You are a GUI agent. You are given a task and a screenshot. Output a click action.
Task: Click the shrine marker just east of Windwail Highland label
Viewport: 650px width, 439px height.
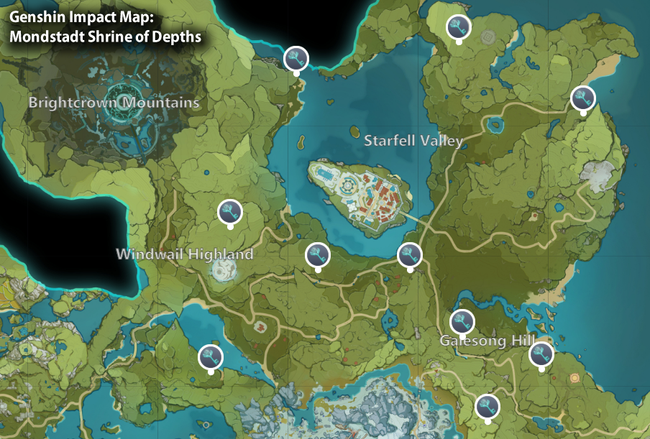pos(317,255)
